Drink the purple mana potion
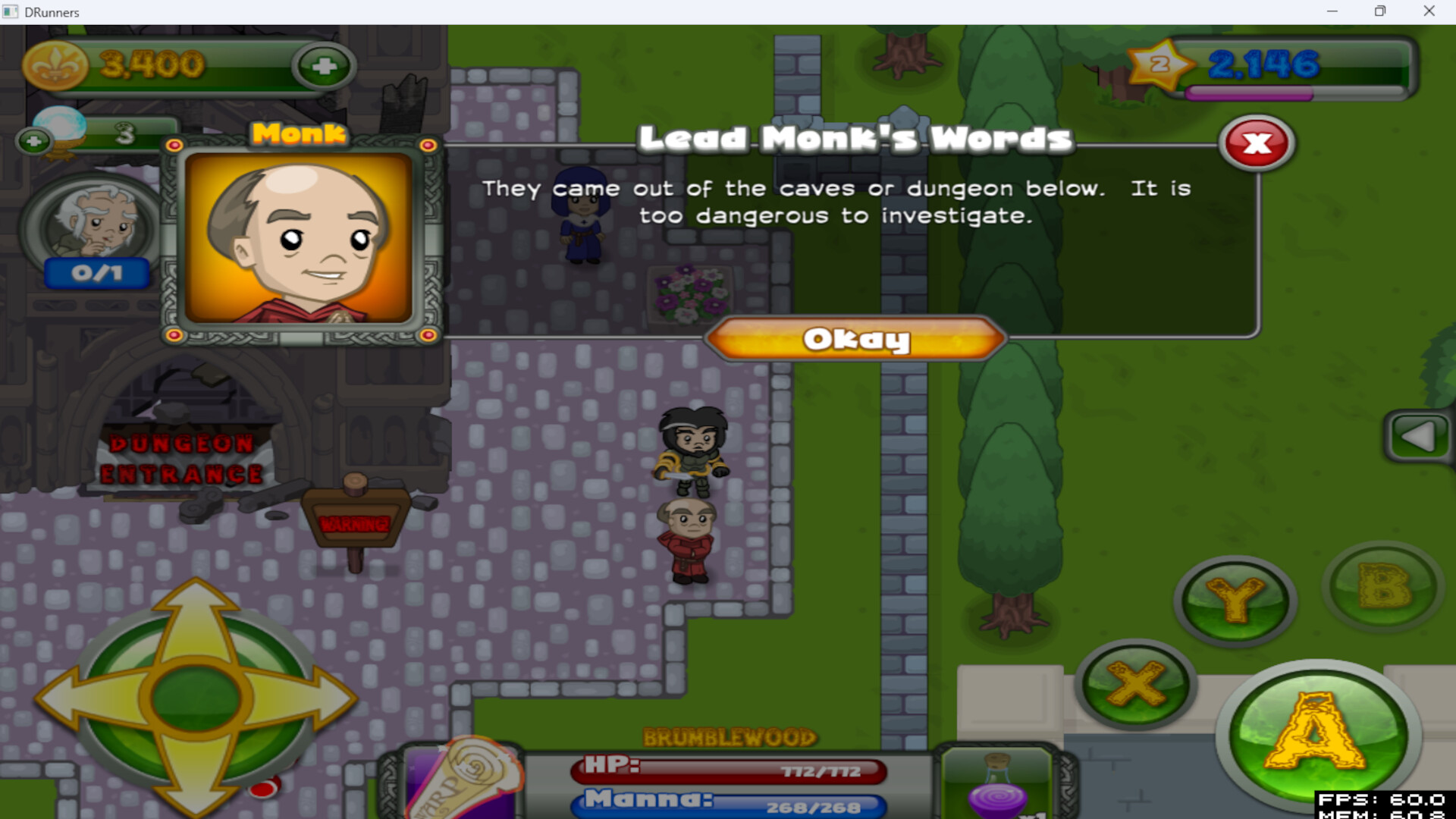Viewport: 1456px width, 819px height. 997,796
